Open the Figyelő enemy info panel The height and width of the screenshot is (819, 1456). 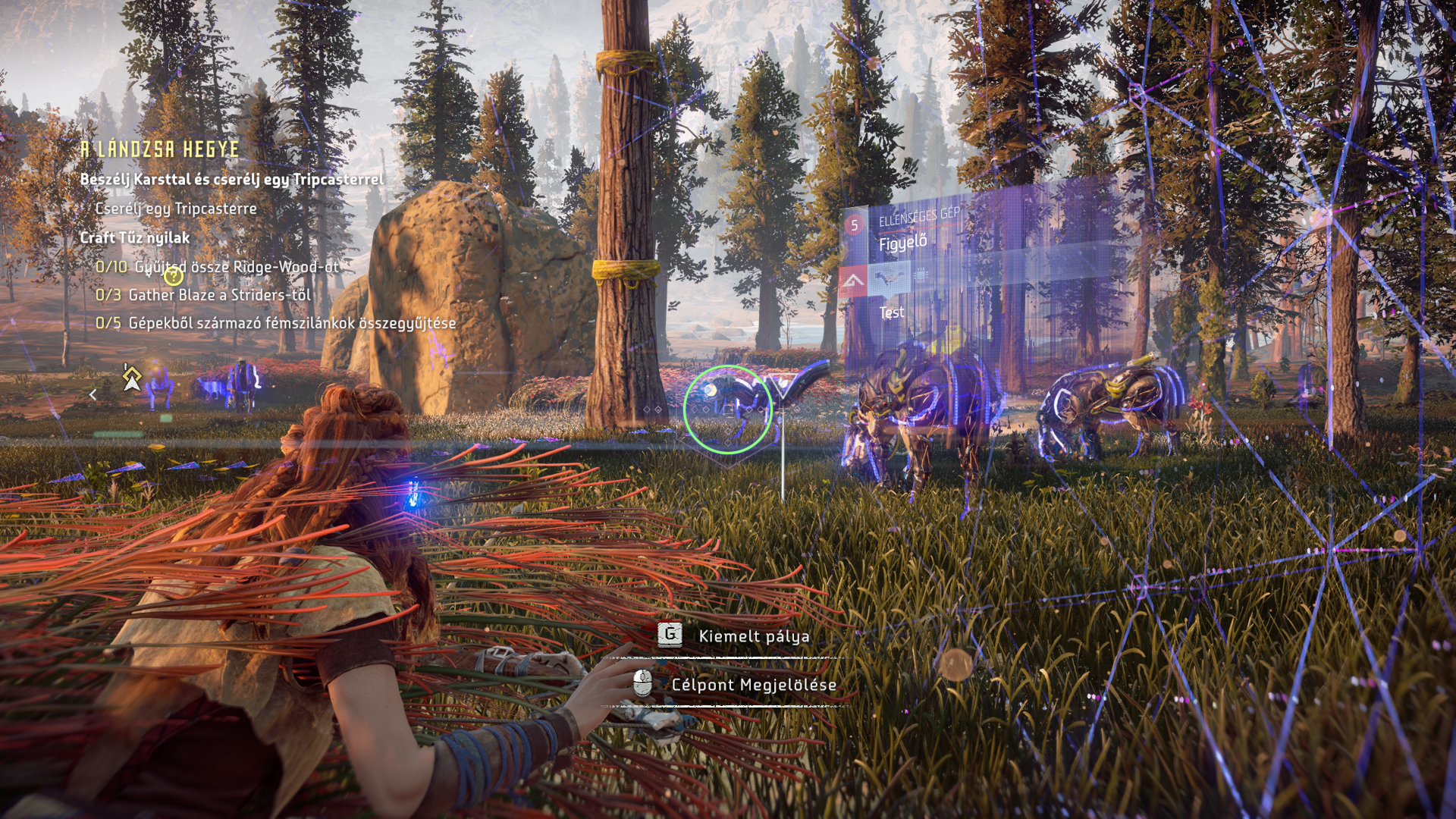(902, 243)
